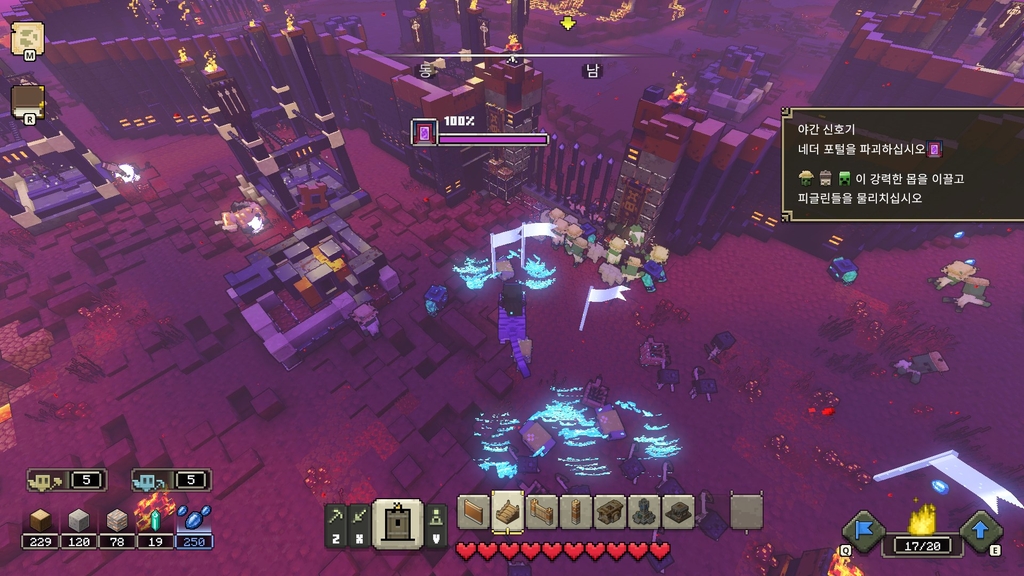Image resolution: width=1024 pixels, height=576 pixels.
Task: Select the wood resource counter
Action: pyautogui.click(x=42, y=520)
